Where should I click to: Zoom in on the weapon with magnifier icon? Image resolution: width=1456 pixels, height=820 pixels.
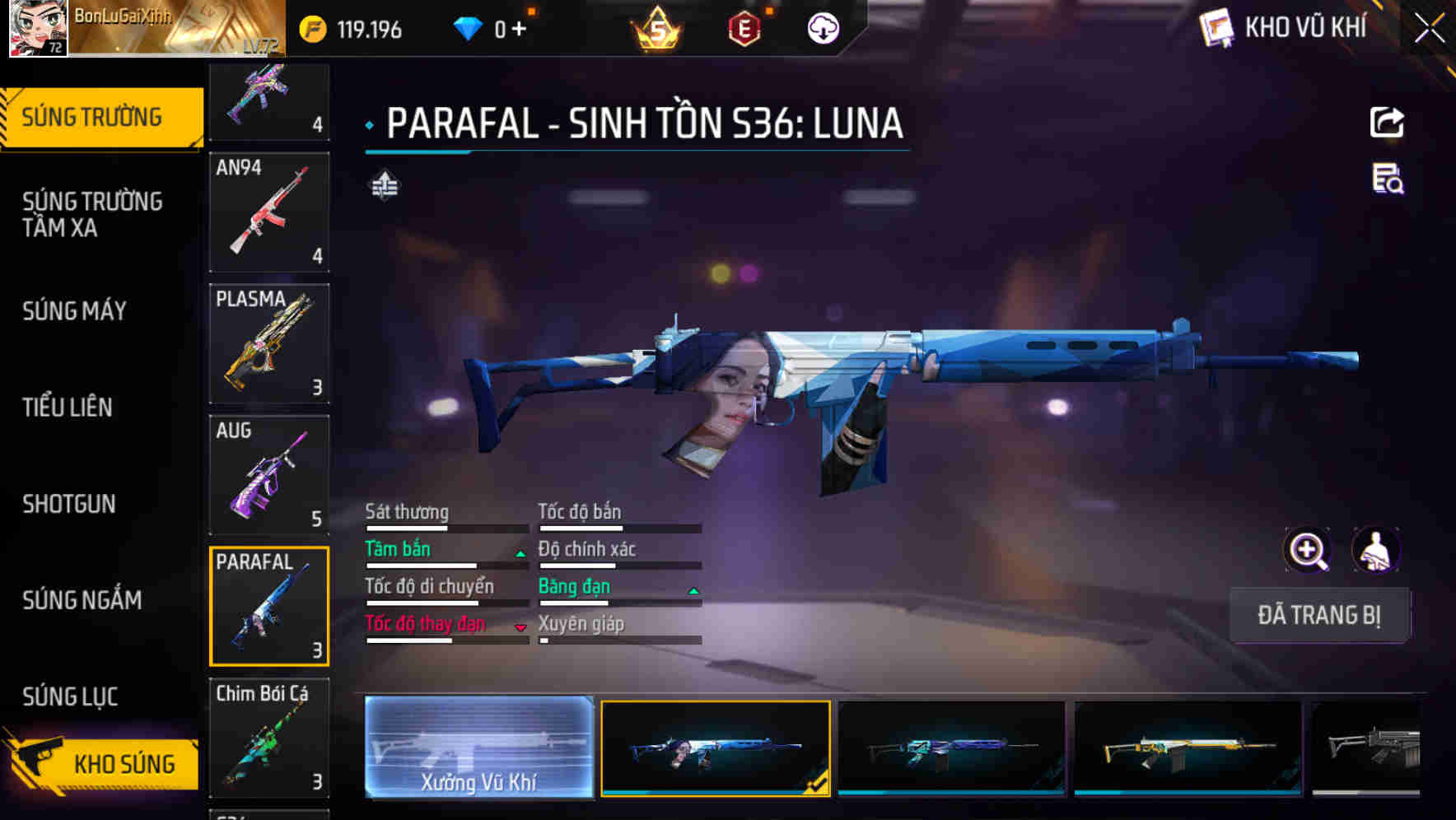[x=1307, y=550]
